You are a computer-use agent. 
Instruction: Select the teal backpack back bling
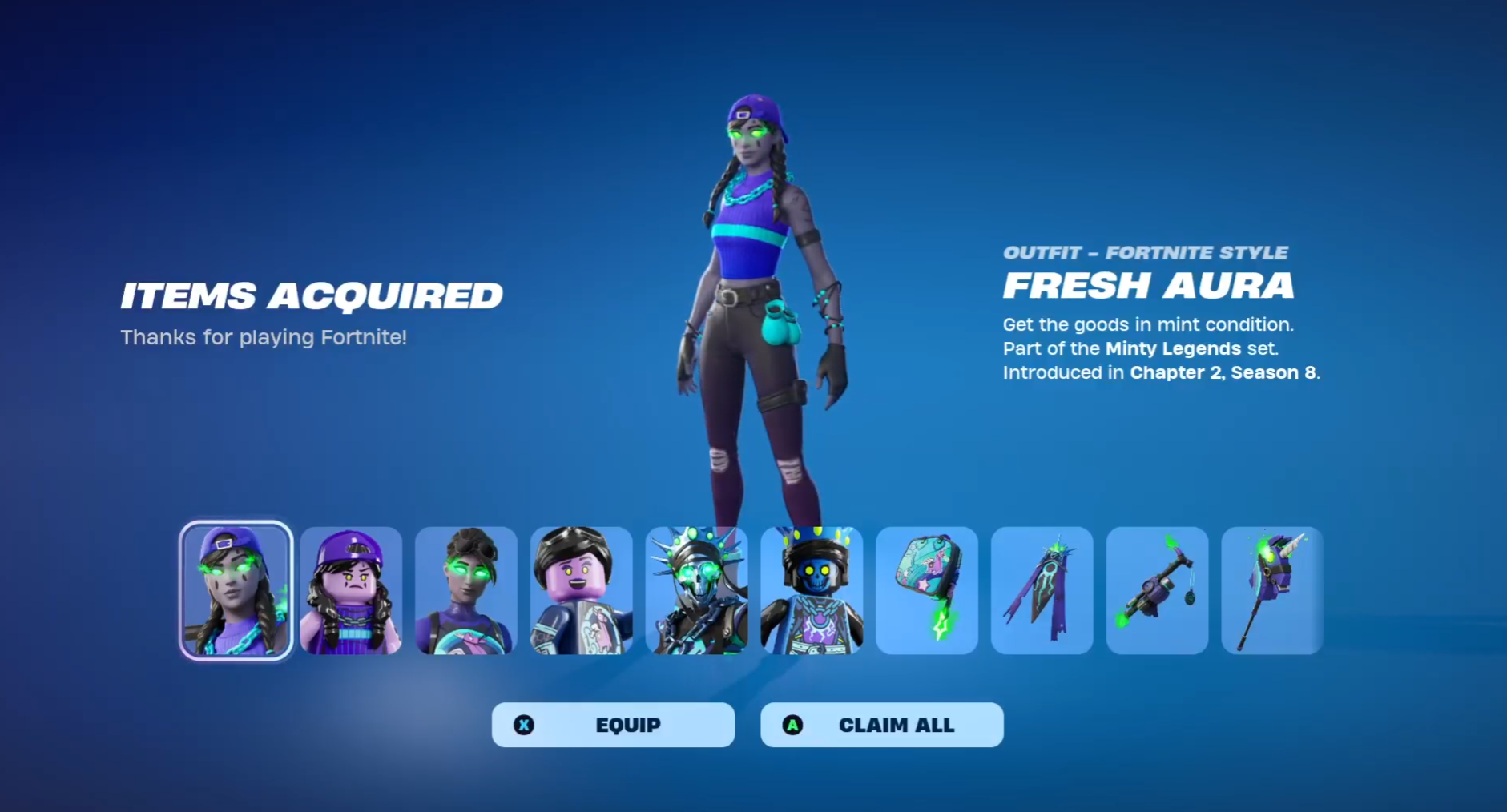click(927, 590)
